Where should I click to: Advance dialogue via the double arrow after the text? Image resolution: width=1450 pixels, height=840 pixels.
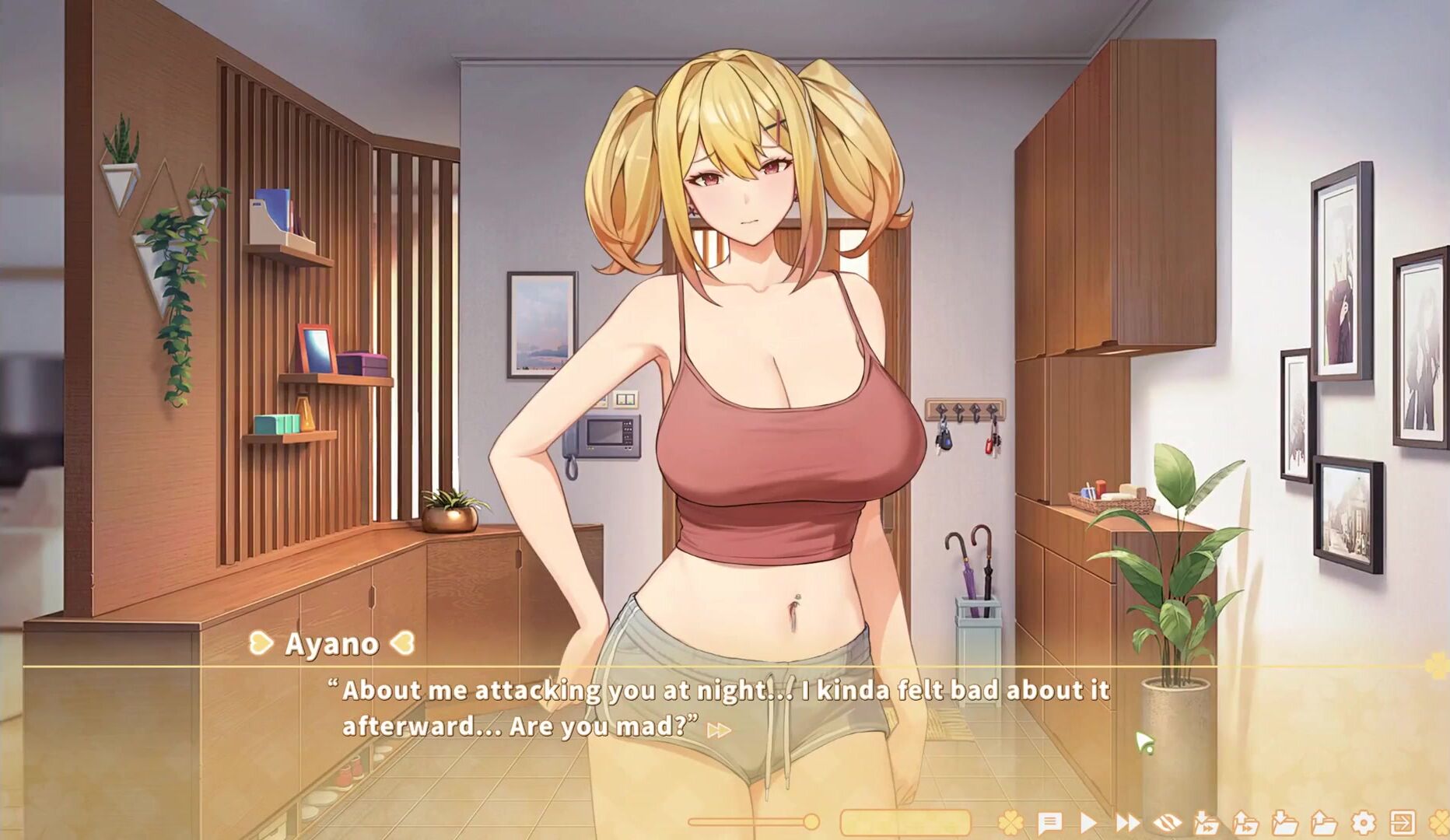719,730
